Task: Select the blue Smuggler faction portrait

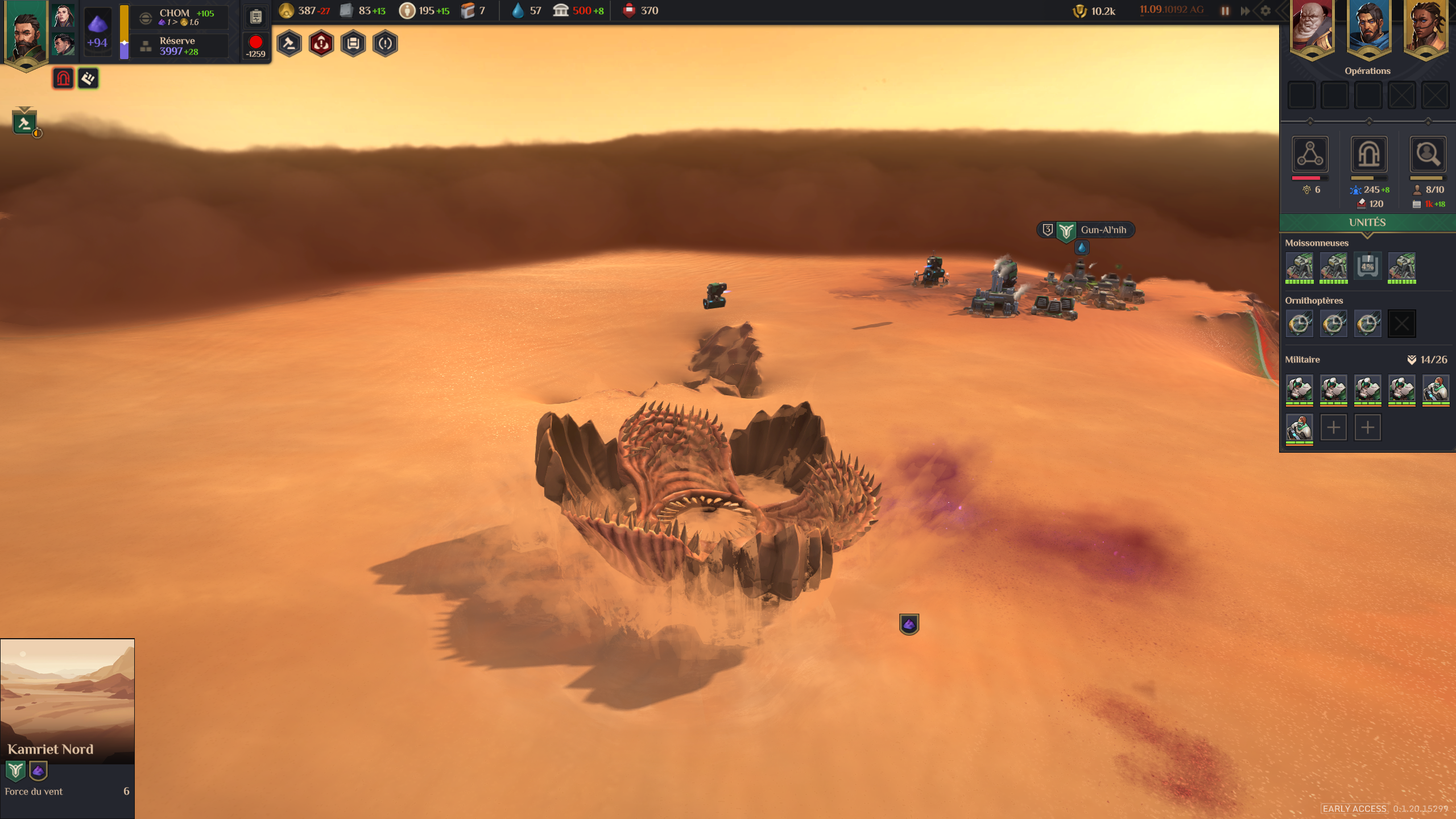Action: (1368, 28)
